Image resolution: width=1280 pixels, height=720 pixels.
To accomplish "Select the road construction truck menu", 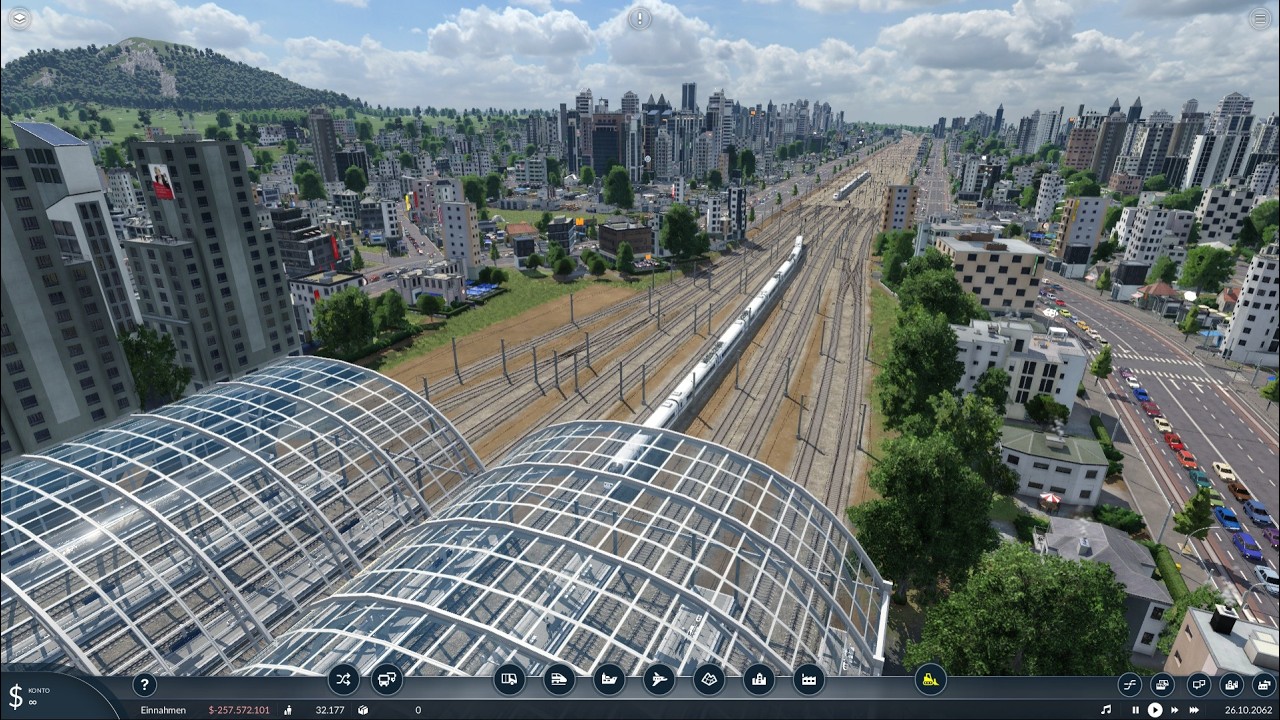I will click(509, 680).
